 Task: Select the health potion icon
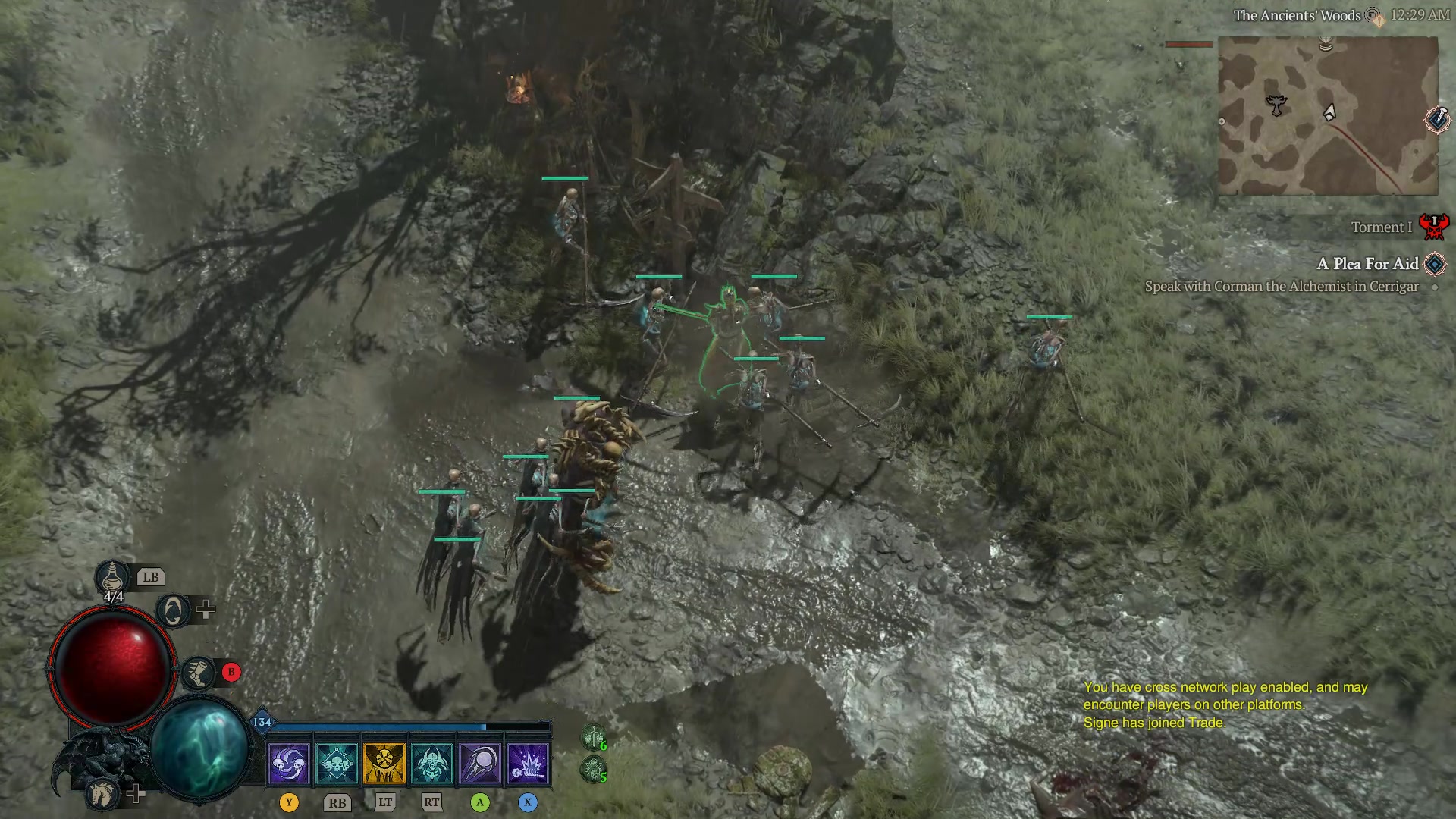tap(112, 576)
